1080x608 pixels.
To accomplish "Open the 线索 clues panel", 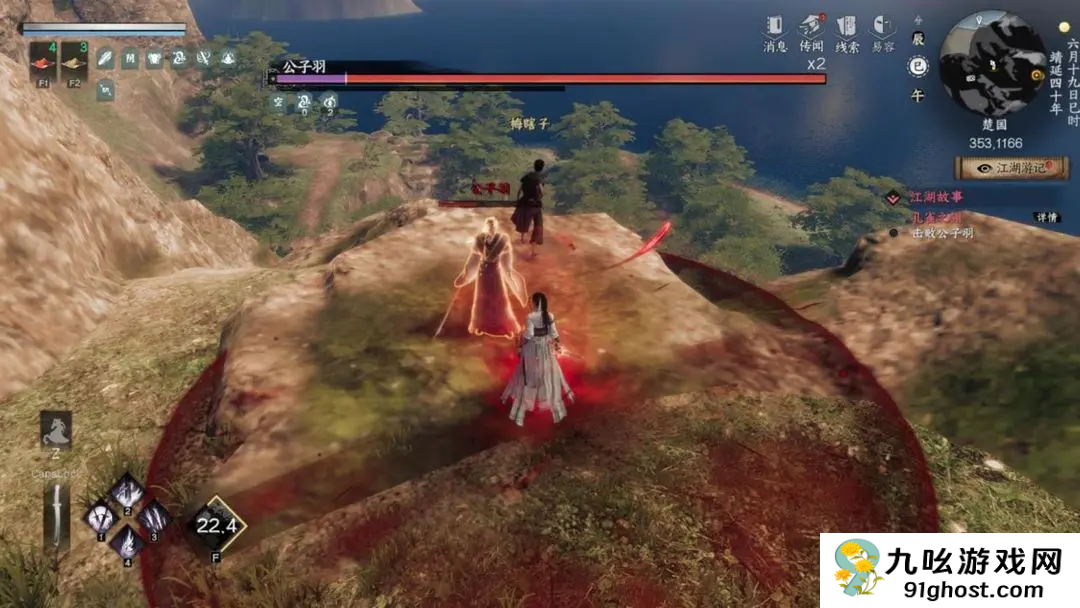I will click(x=846, y=30).
